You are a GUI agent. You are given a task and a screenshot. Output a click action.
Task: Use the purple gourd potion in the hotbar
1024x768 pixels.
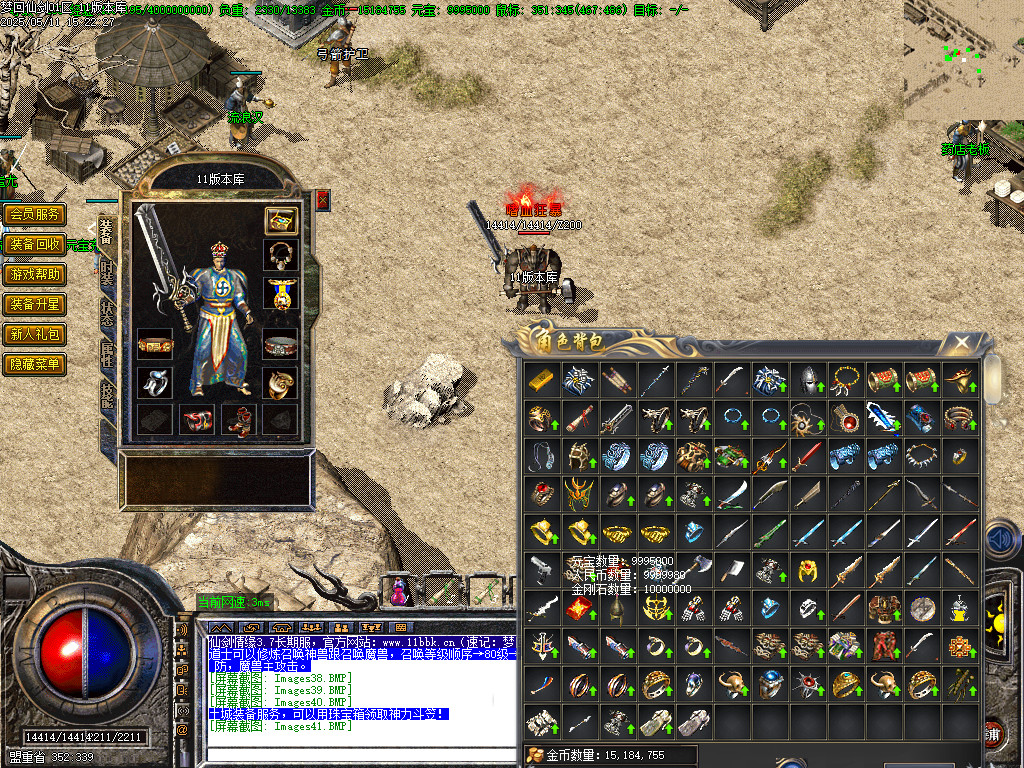click(398, 593)
